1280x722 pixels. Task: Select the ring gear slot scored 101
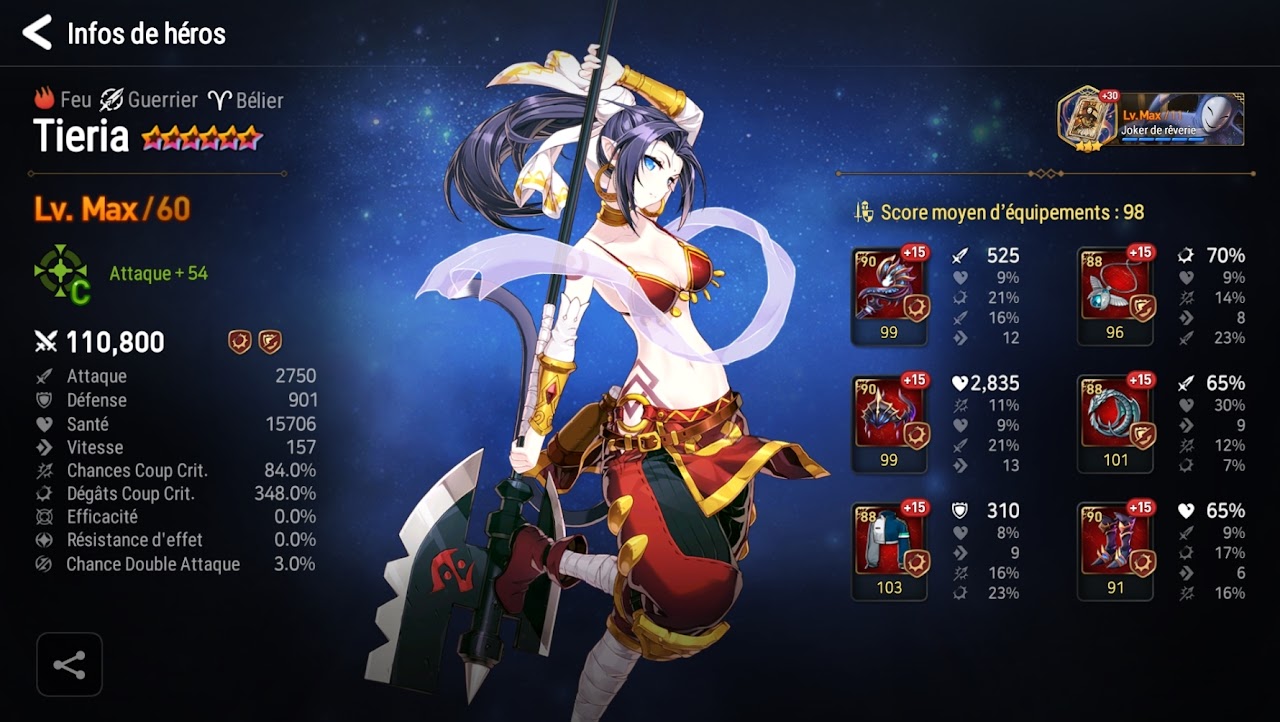point(1115,423)
